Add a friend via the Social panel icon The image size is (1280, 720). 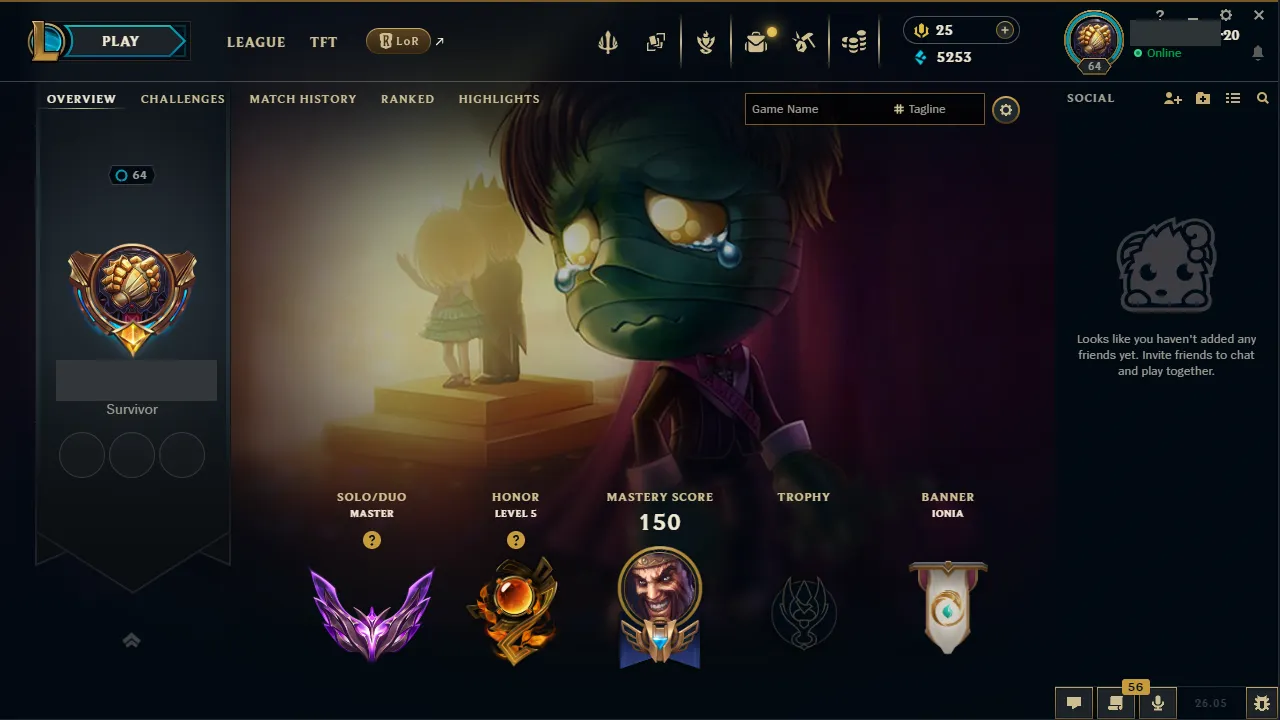point(1172,98)
